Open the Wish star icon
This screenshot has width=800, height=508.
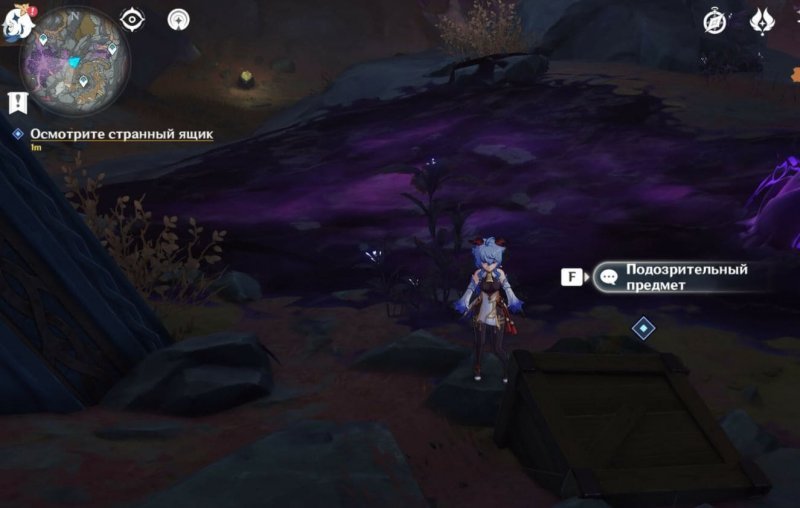click(x=762, y=21)
